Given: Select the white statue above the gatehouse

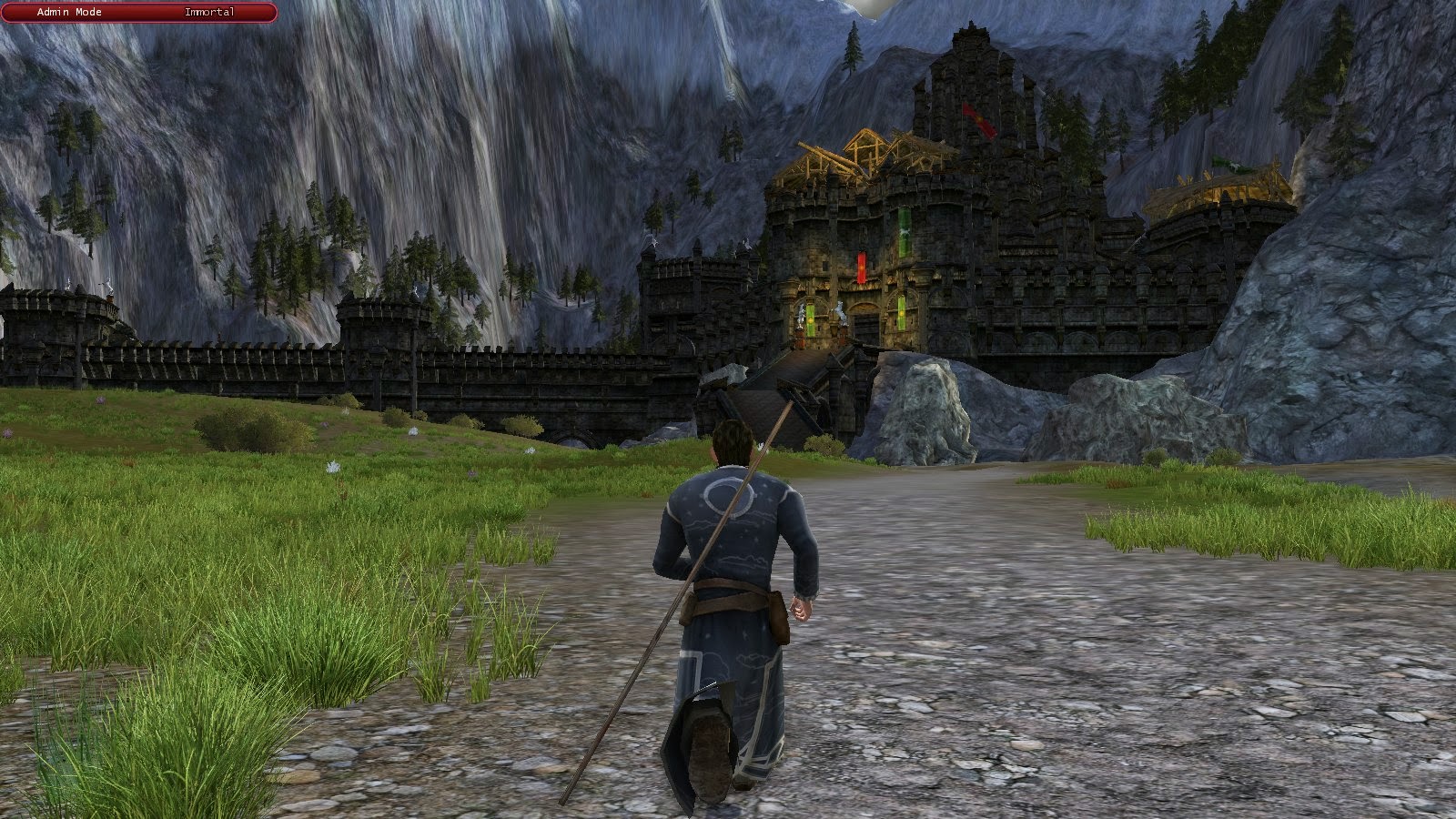Looking at the screenshot, I should click(x=841, y=311).
